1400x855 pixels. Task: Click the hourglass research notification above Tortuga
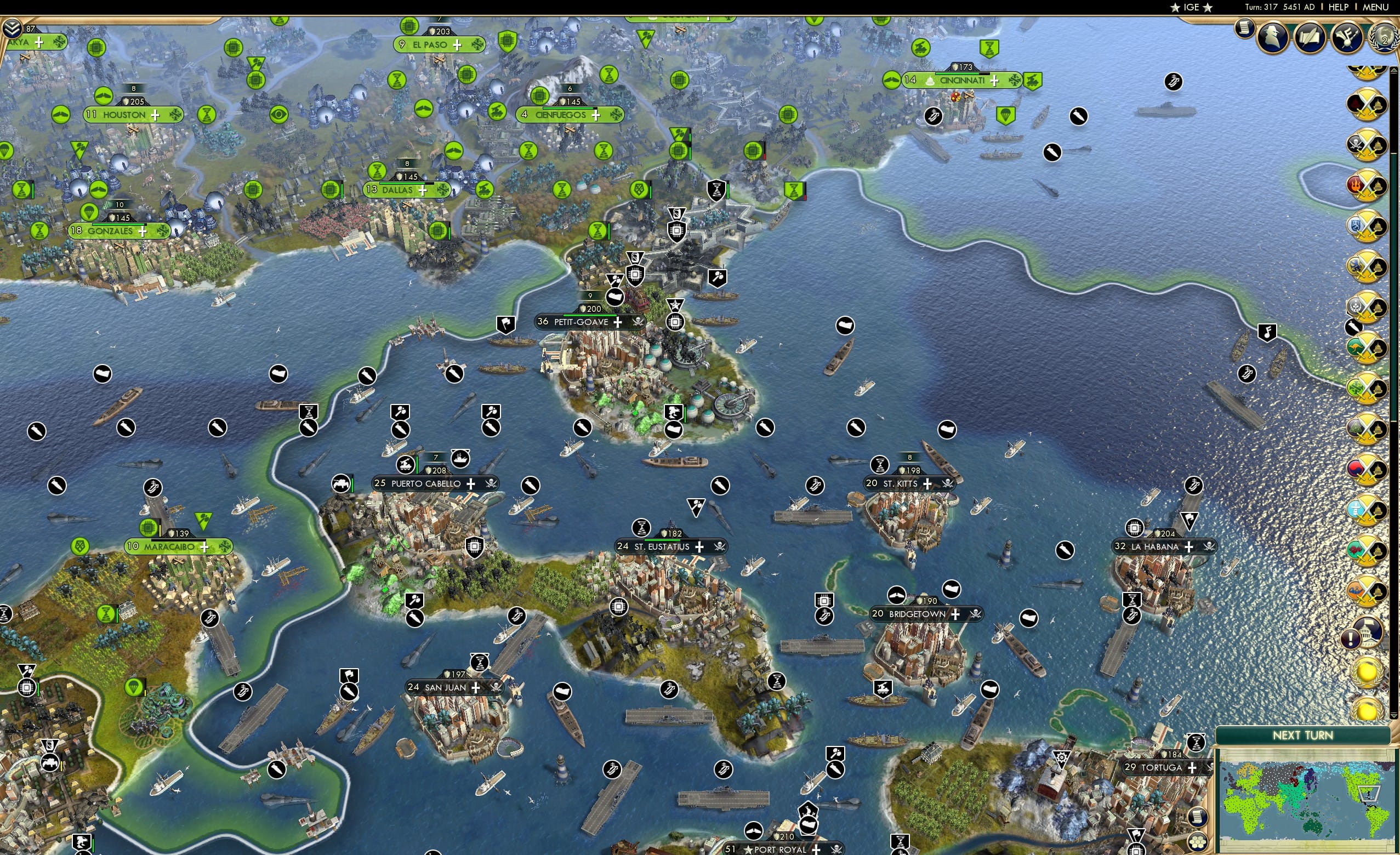click(1197, 742)
